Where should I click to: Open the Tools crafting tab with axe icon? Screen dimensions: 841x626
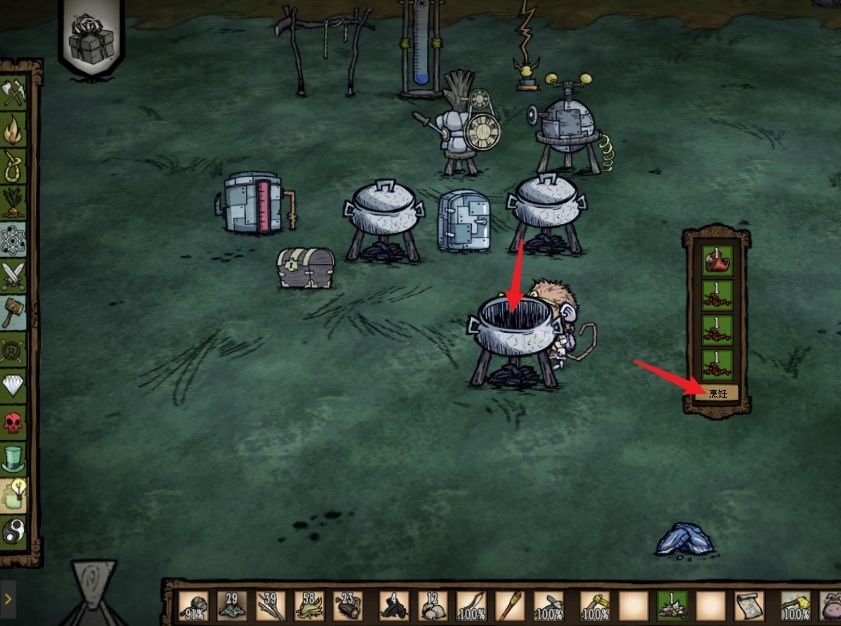click(15, 94)
